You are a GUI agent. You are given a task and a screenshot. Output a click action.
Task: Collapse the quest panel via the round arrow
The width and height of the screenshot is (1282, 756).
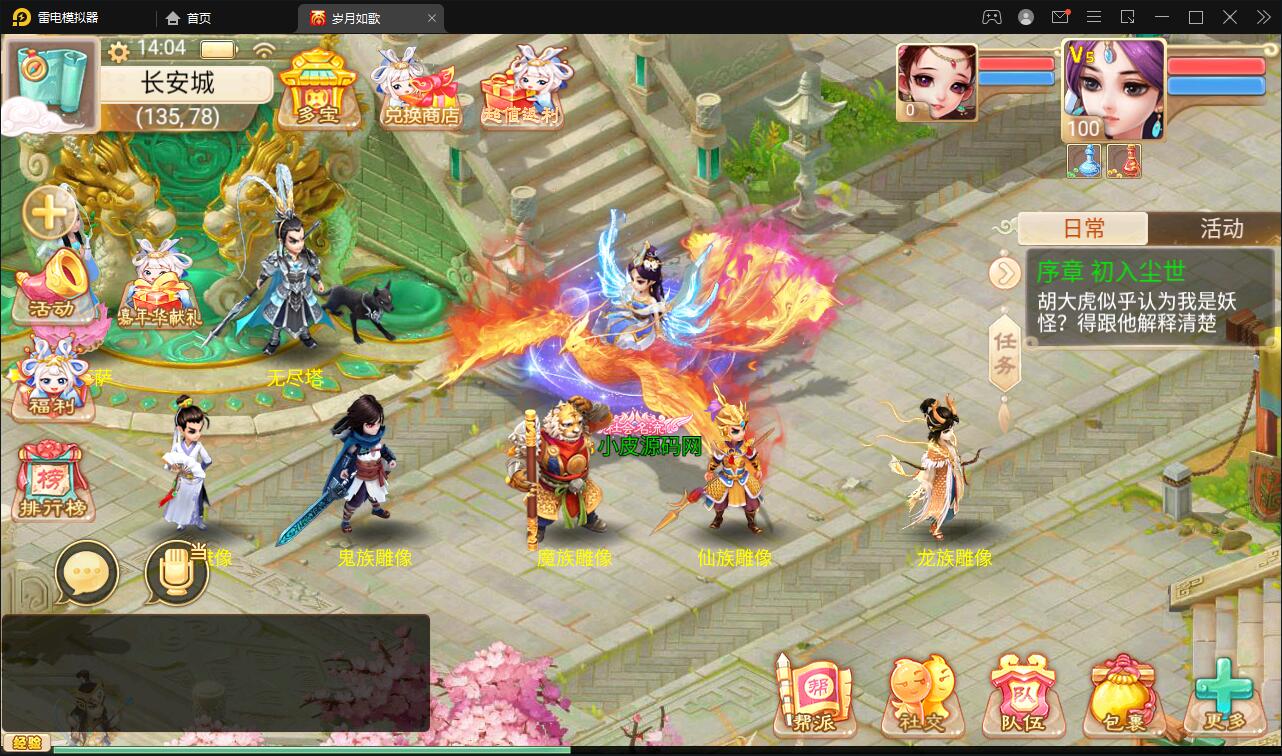coord(1005,273)
